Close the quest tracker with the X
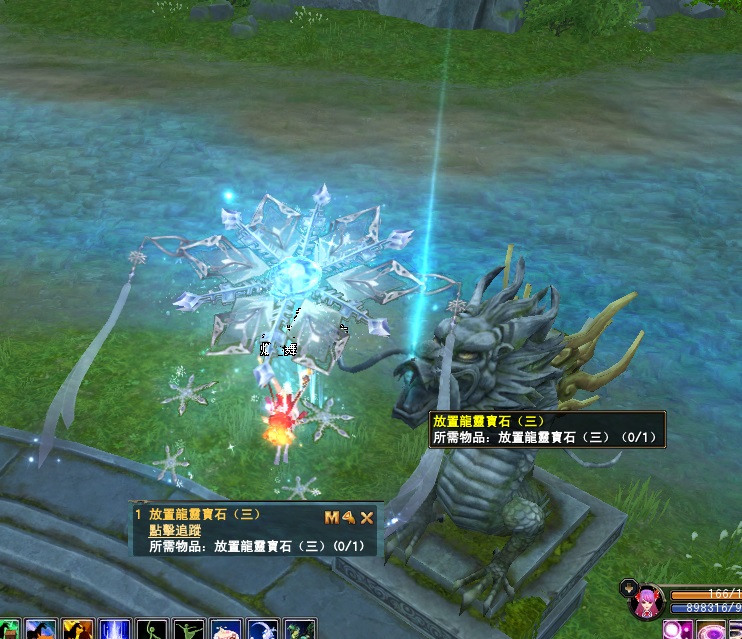 point(367,517)
